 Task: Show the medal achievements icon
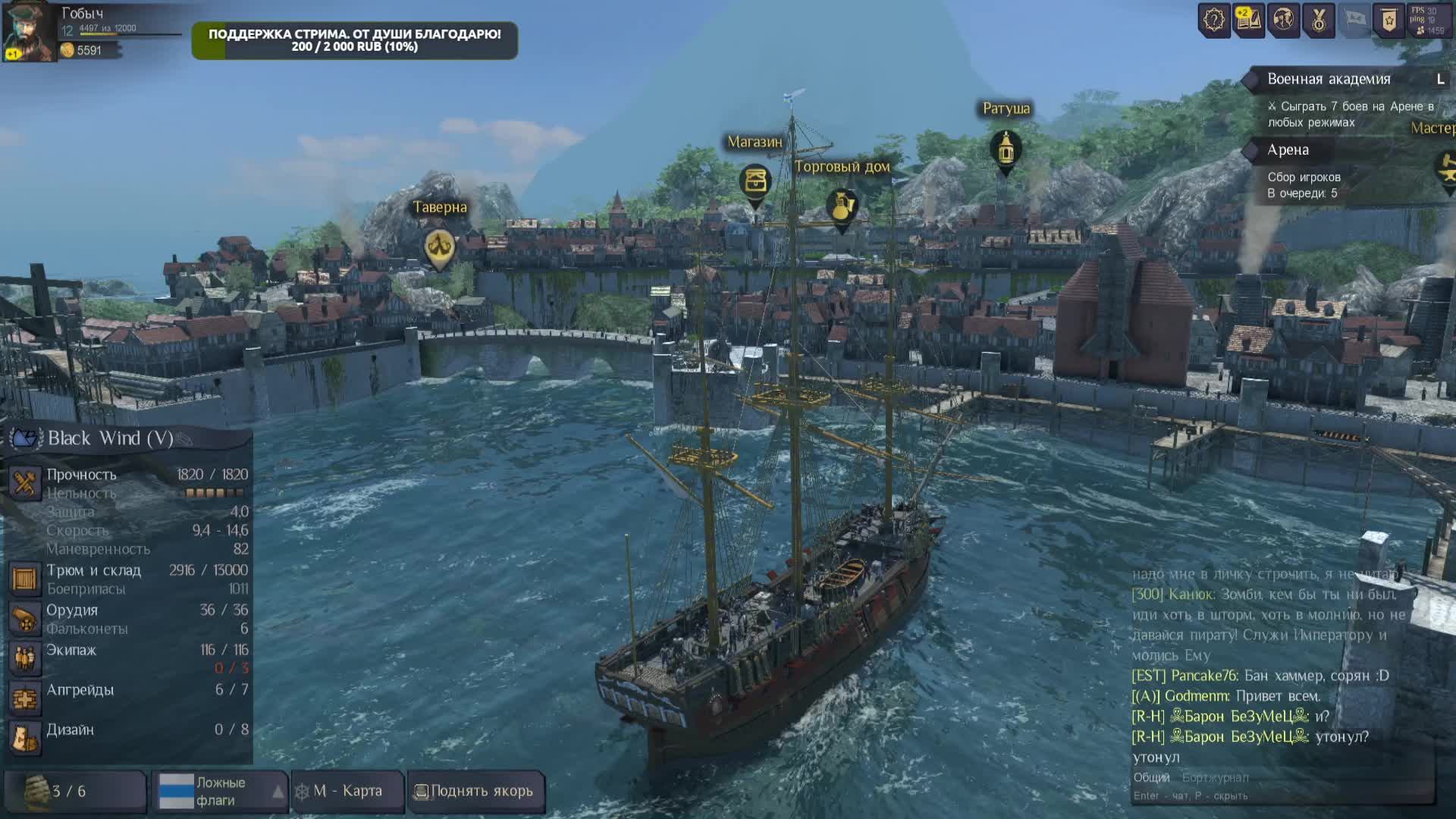point(1319,20)
